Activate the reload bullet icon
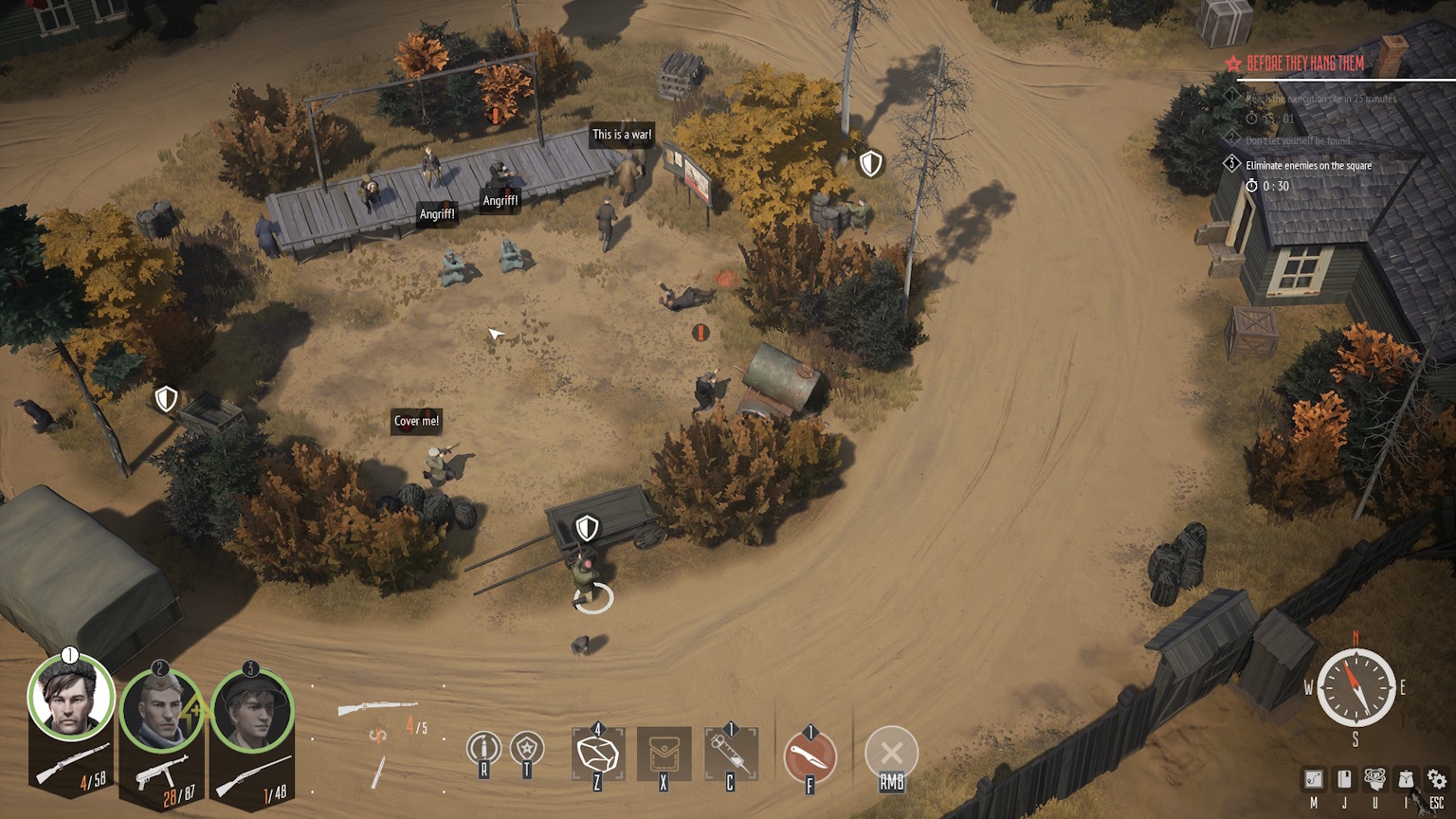This screenshot has height=819, width=1456. click(x=483, y=749)
